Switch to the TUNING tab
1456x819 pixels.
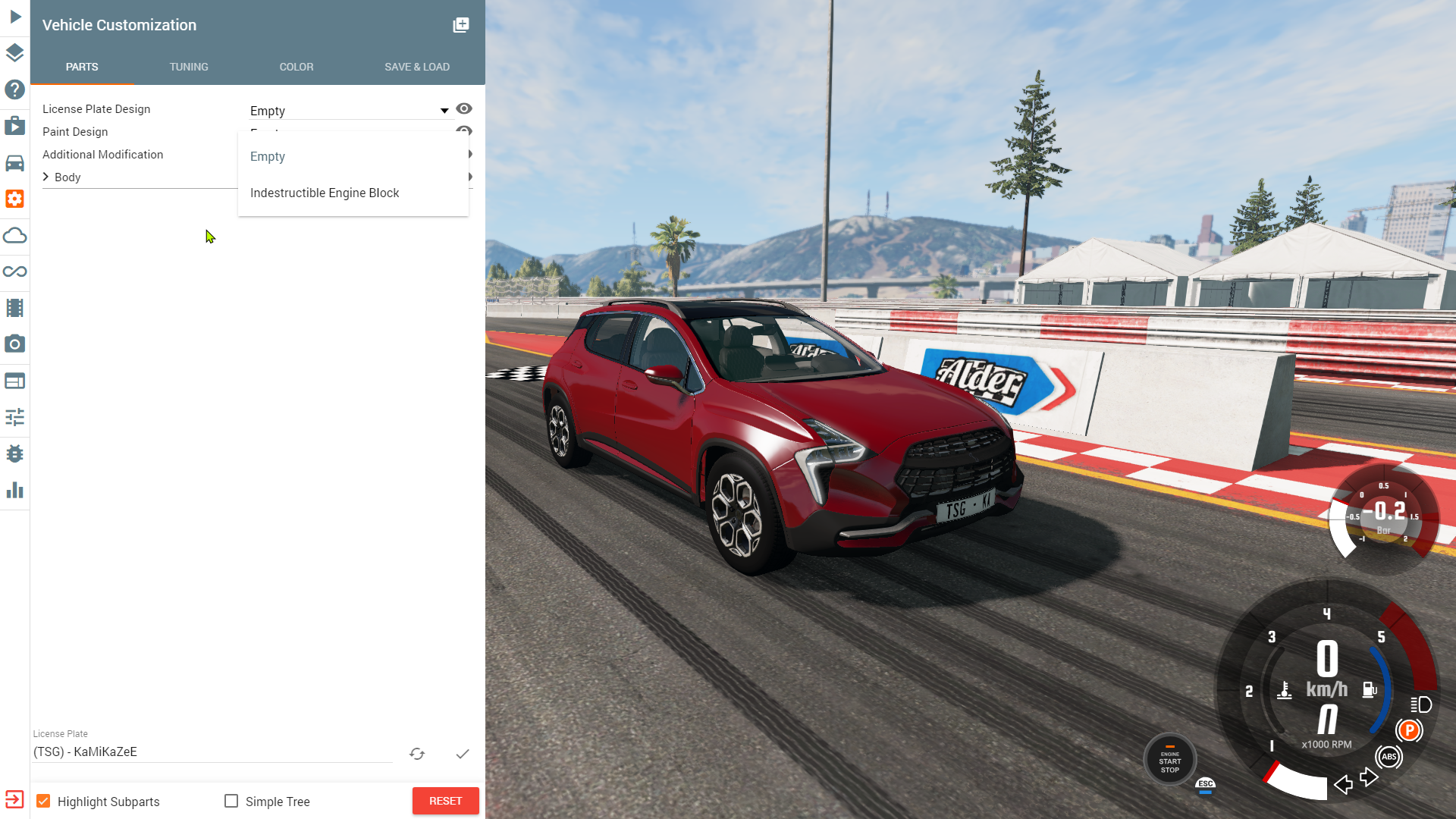coord(189,67)
